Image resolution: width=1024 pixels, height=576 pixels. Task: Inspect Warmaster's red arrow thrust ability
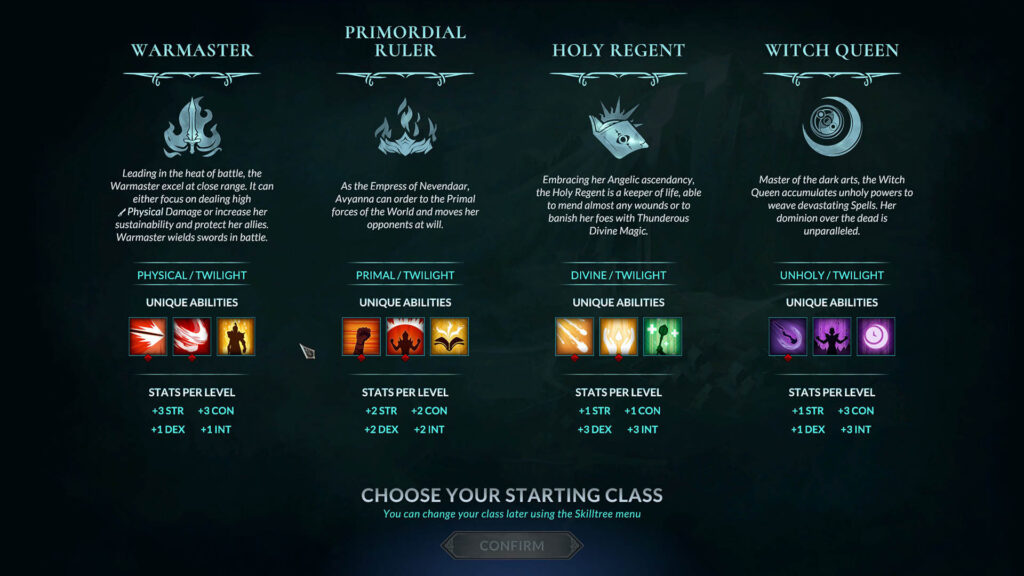148,337
